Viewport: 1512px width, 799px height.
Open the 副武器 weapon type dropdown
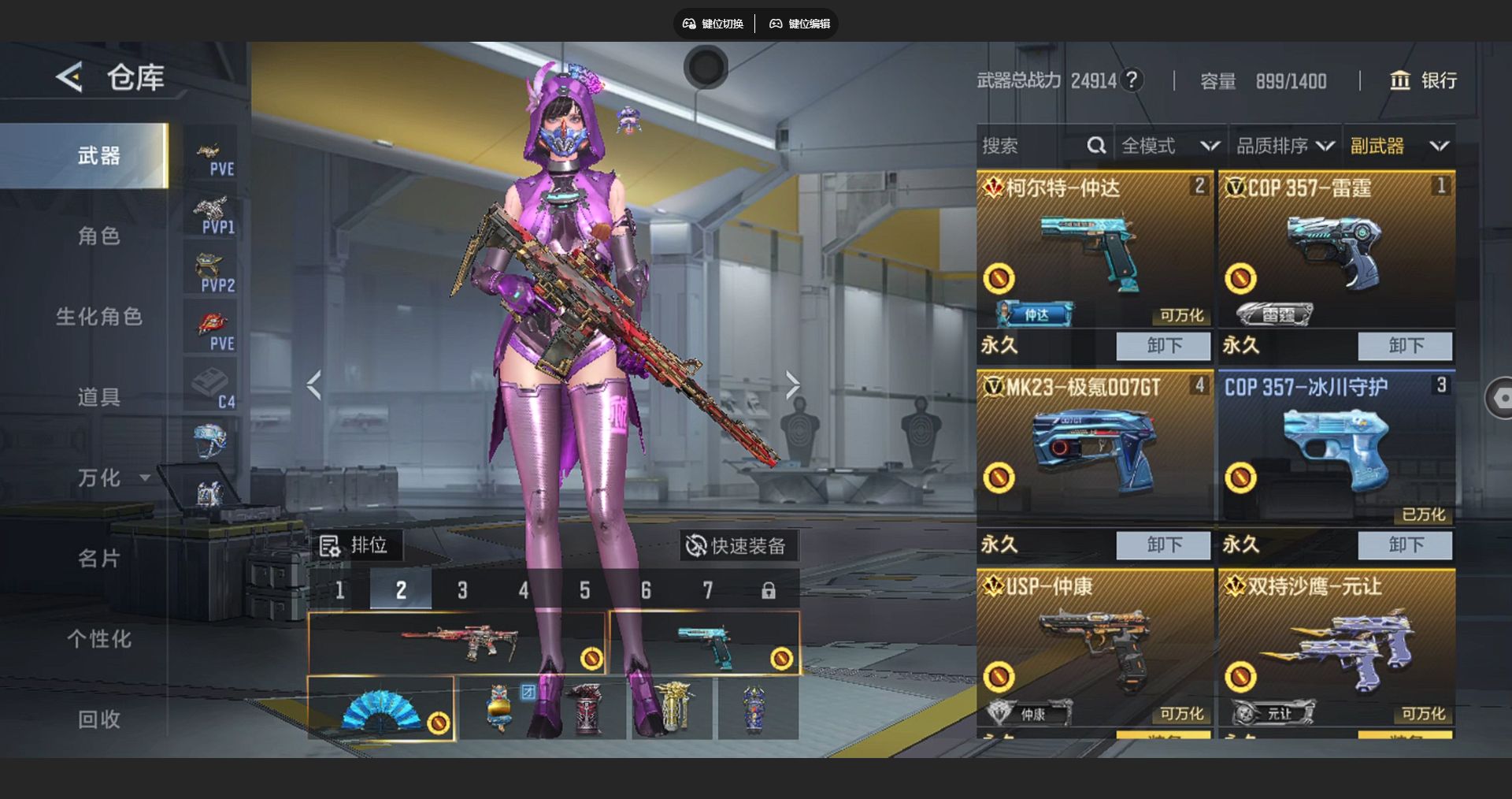click(1399, 146)
